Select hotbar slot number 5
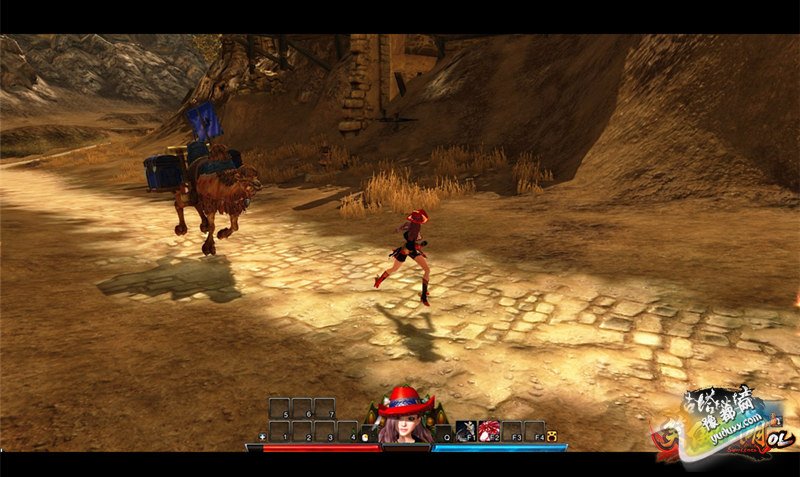Image resolution: width=800 pixels, height=477 pixels. (x=280, y=408)
